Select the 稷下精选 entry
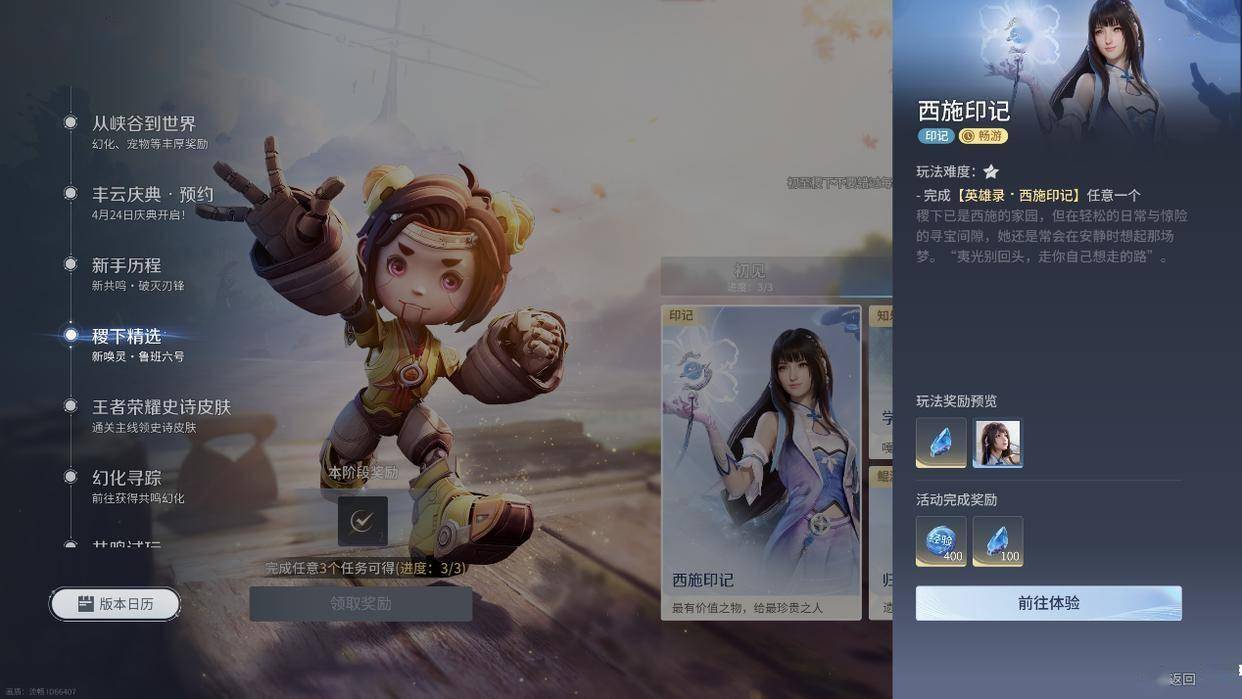The image size is (1242, 699). (126, 337)
